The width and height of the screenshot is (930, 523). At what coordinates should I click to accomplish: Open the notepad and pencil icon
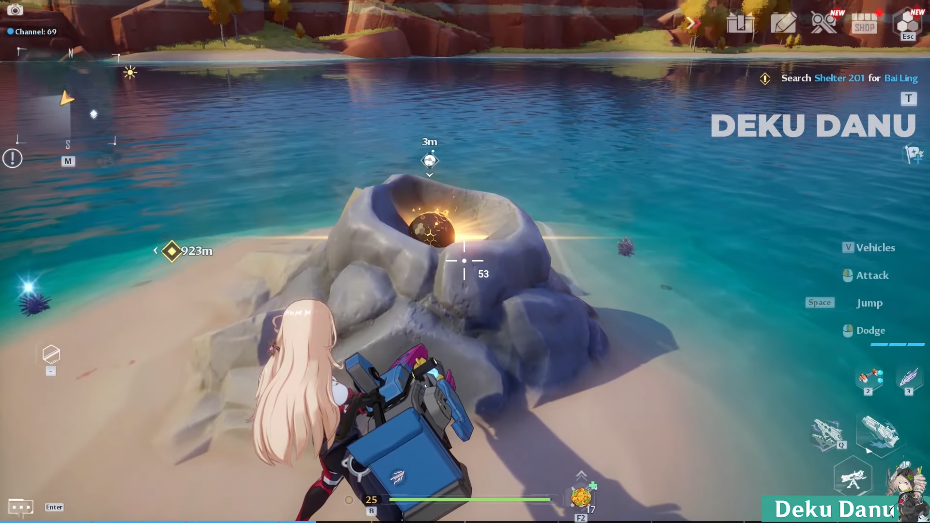[x=783, y=23]
